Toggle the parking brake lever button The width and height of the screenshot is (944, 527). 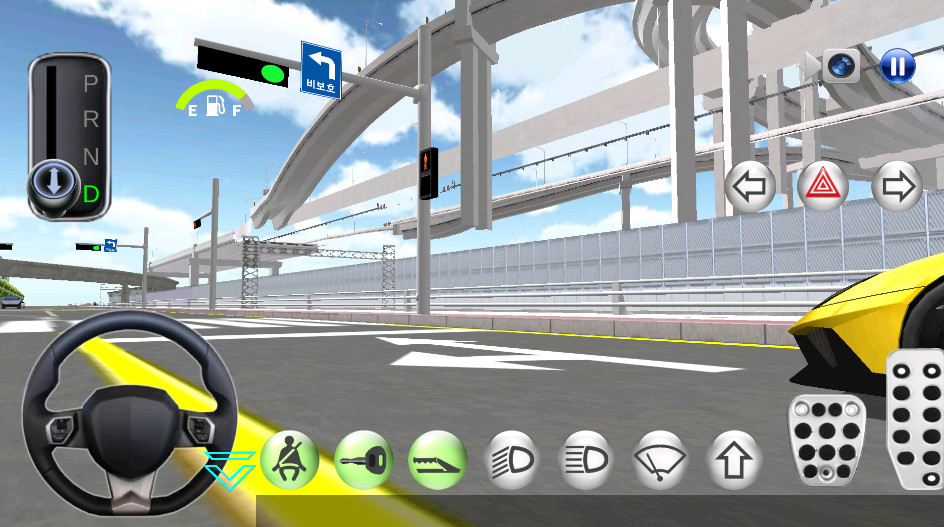click(437, 459)
